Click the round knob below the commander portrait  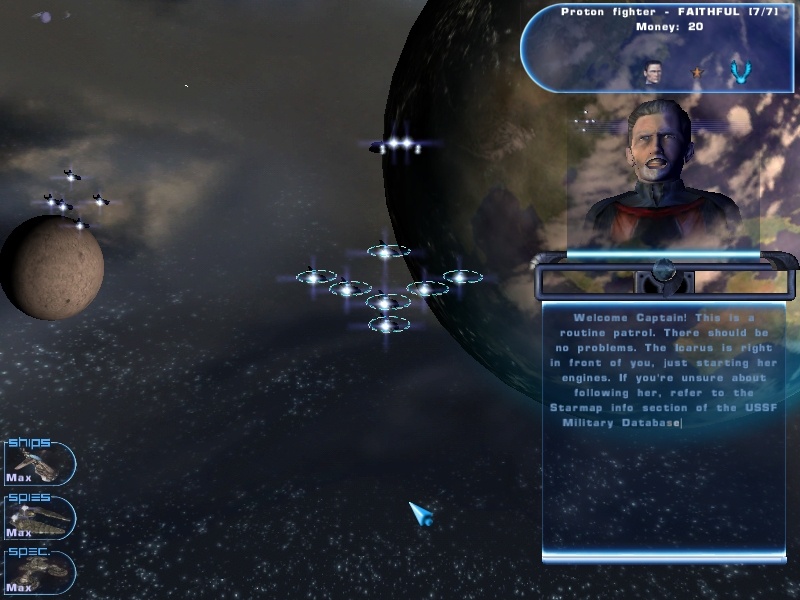click(663, 270)
